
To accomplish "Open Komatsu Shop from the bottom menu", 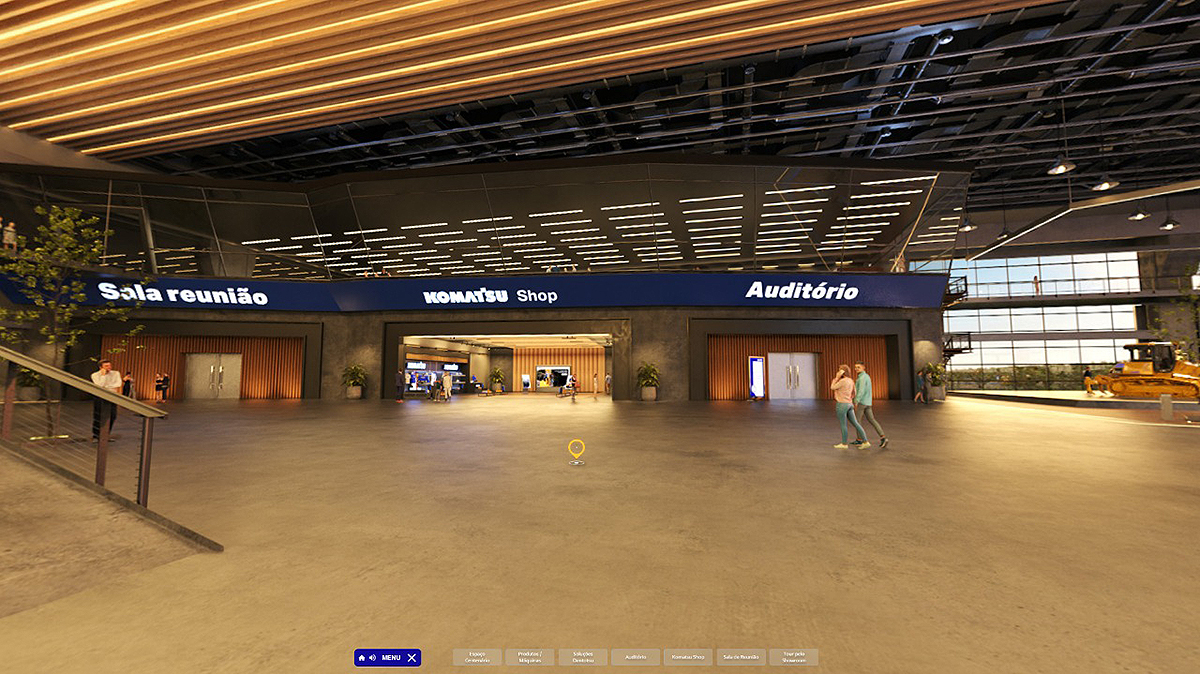I will 688,658.
